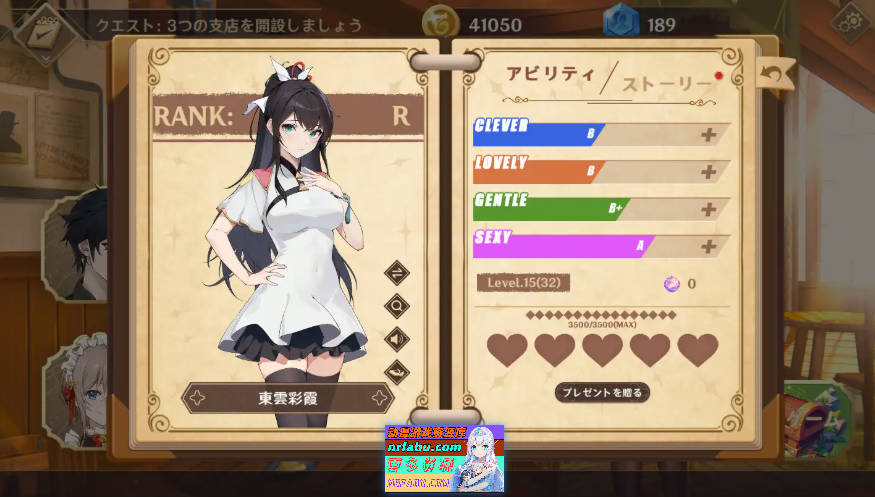
Task: Click the watermark banner advertisement
Action: pyautogui.click(x=444, y=458)
